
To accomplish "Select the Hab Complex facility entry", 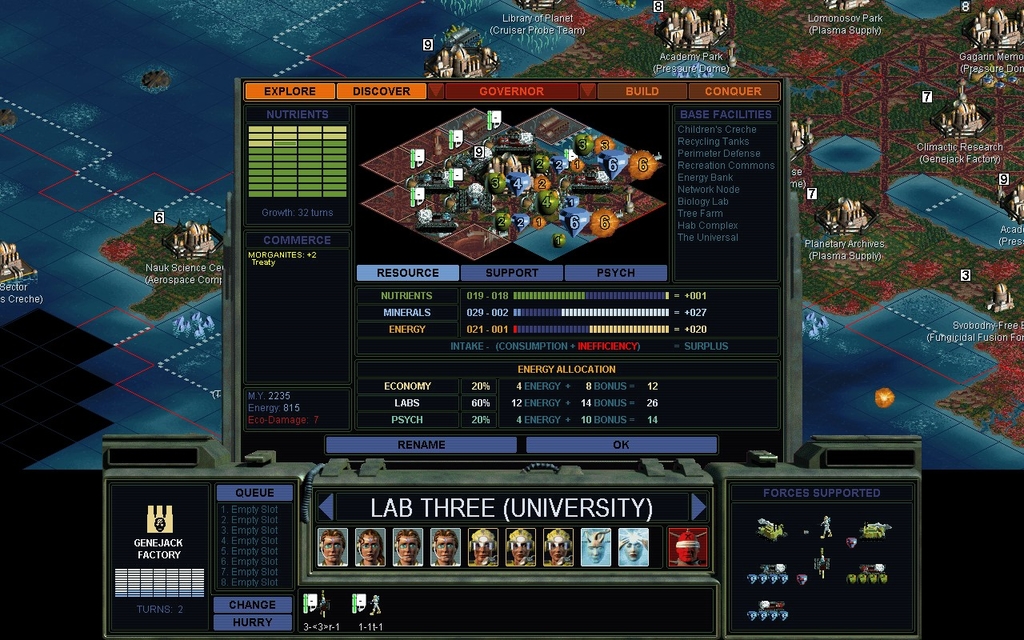I will [x=707, y=226].
